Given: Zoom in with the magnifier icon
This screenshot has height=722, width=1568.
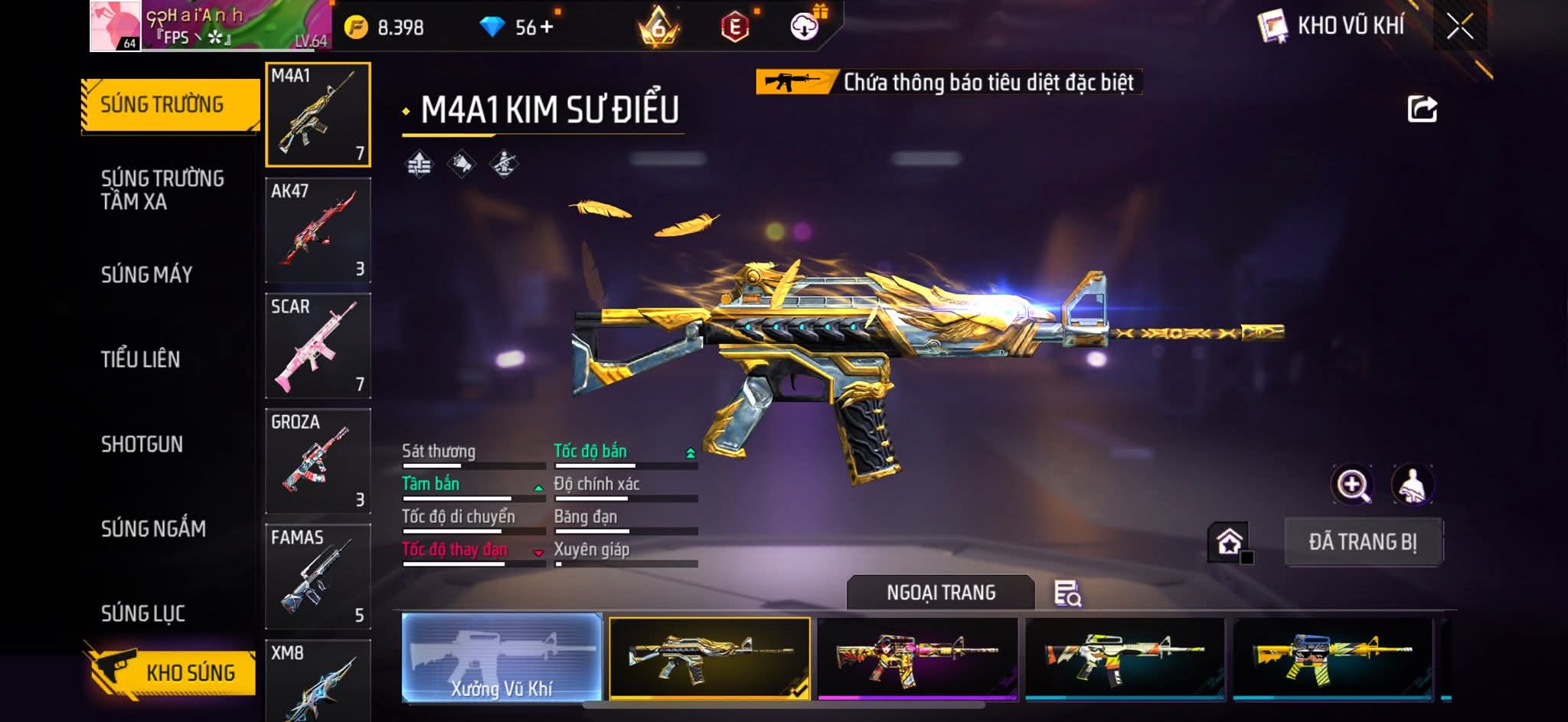Looking at the screenshot, I should [1353, 485].
